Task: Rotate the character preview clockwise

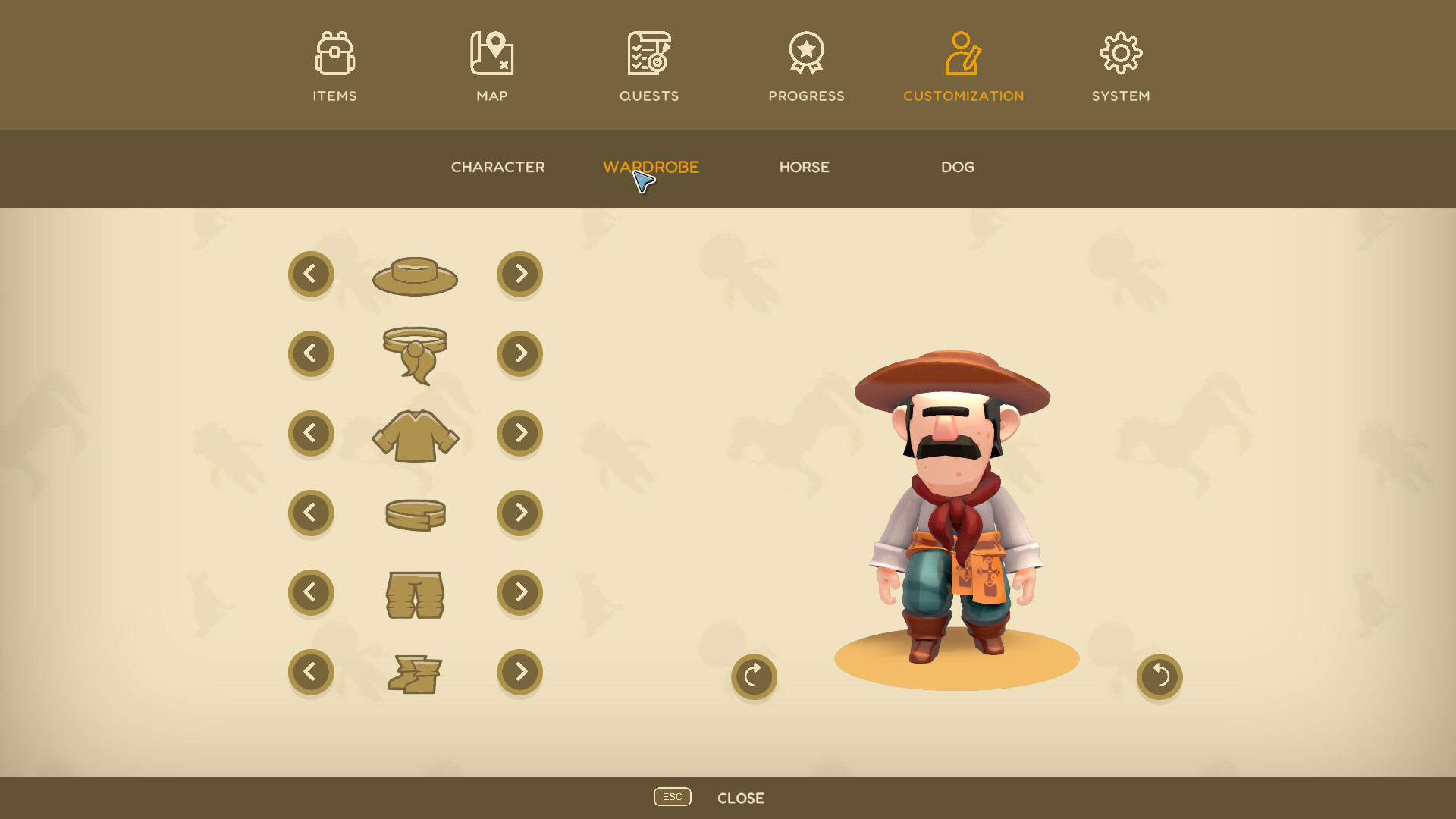Action: pyautogui.click(x=754, y=676)
